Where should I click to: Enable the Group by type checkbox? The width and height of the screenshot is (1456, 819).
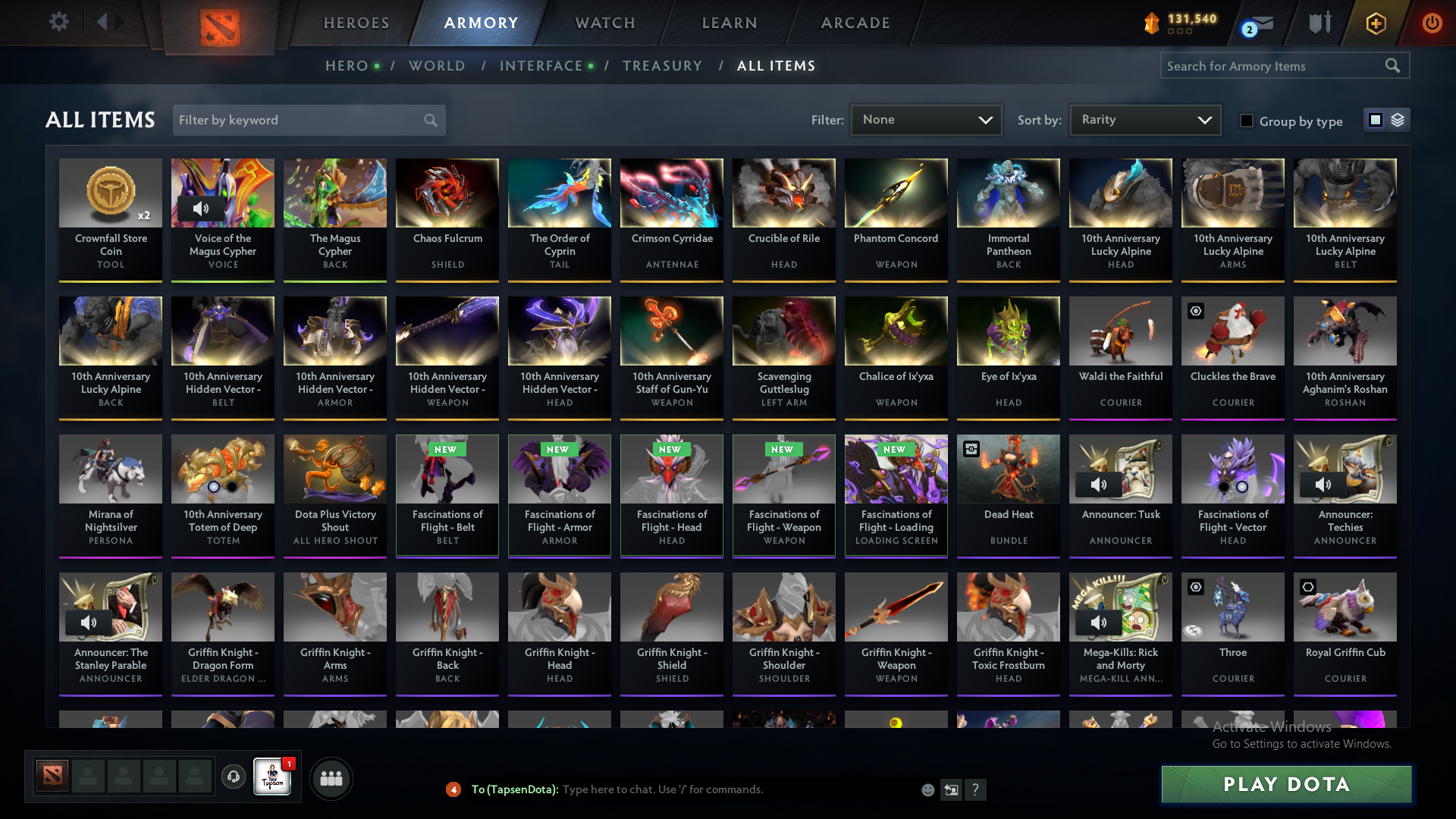(x=1247, y=121)
